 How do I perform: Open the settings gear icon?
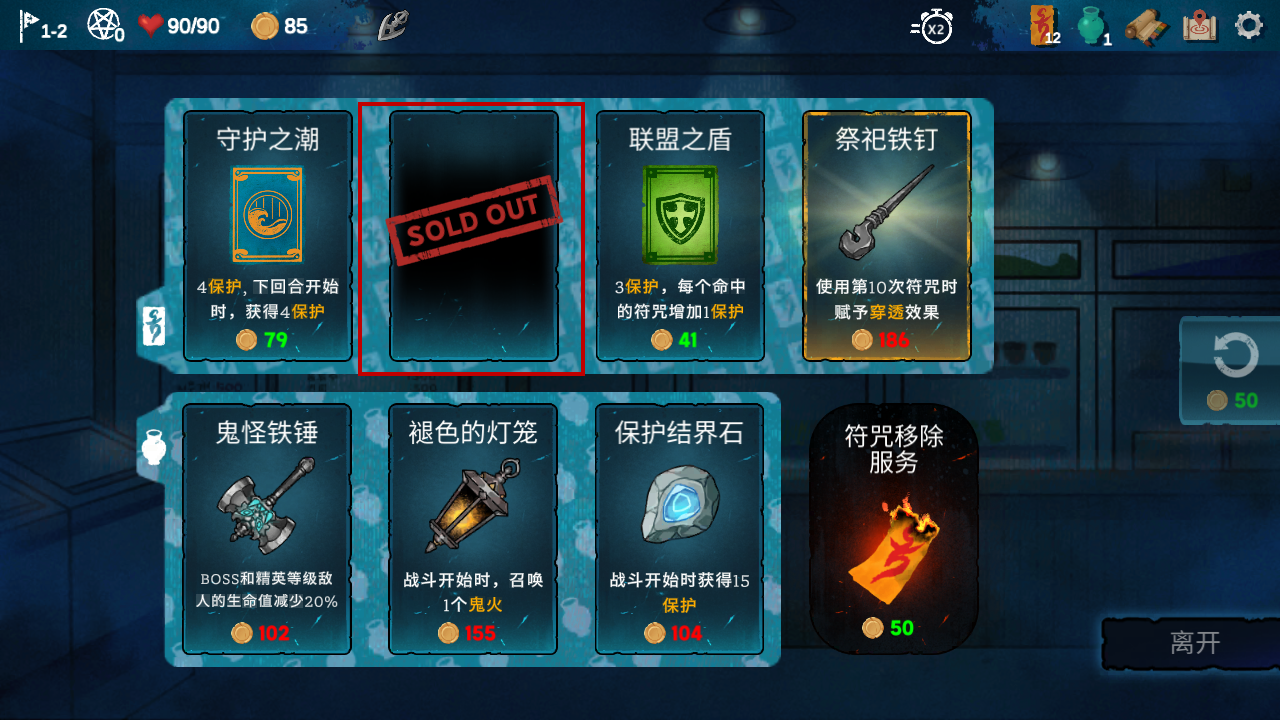1248,24
